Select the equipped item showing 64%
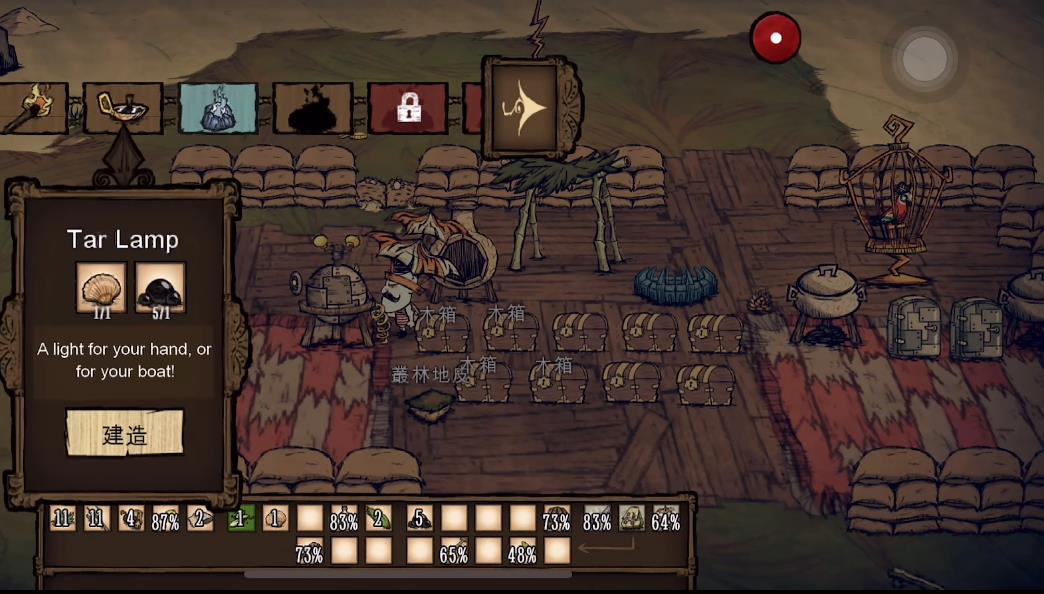 (x=665, y=519)
